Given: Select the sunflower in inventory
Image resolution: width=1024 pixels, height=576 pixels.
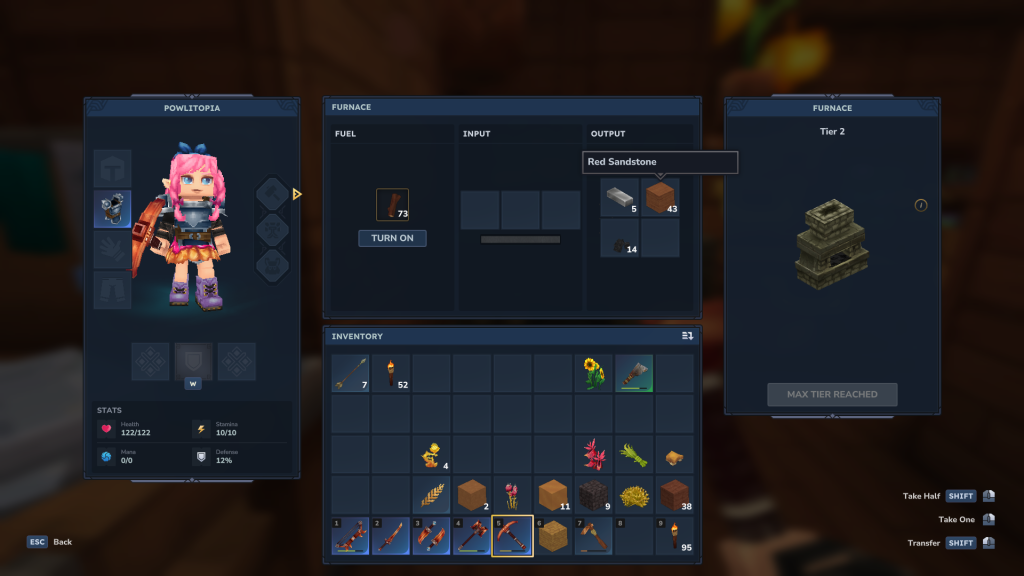Looking at the screenshot, I should [594, 373].
